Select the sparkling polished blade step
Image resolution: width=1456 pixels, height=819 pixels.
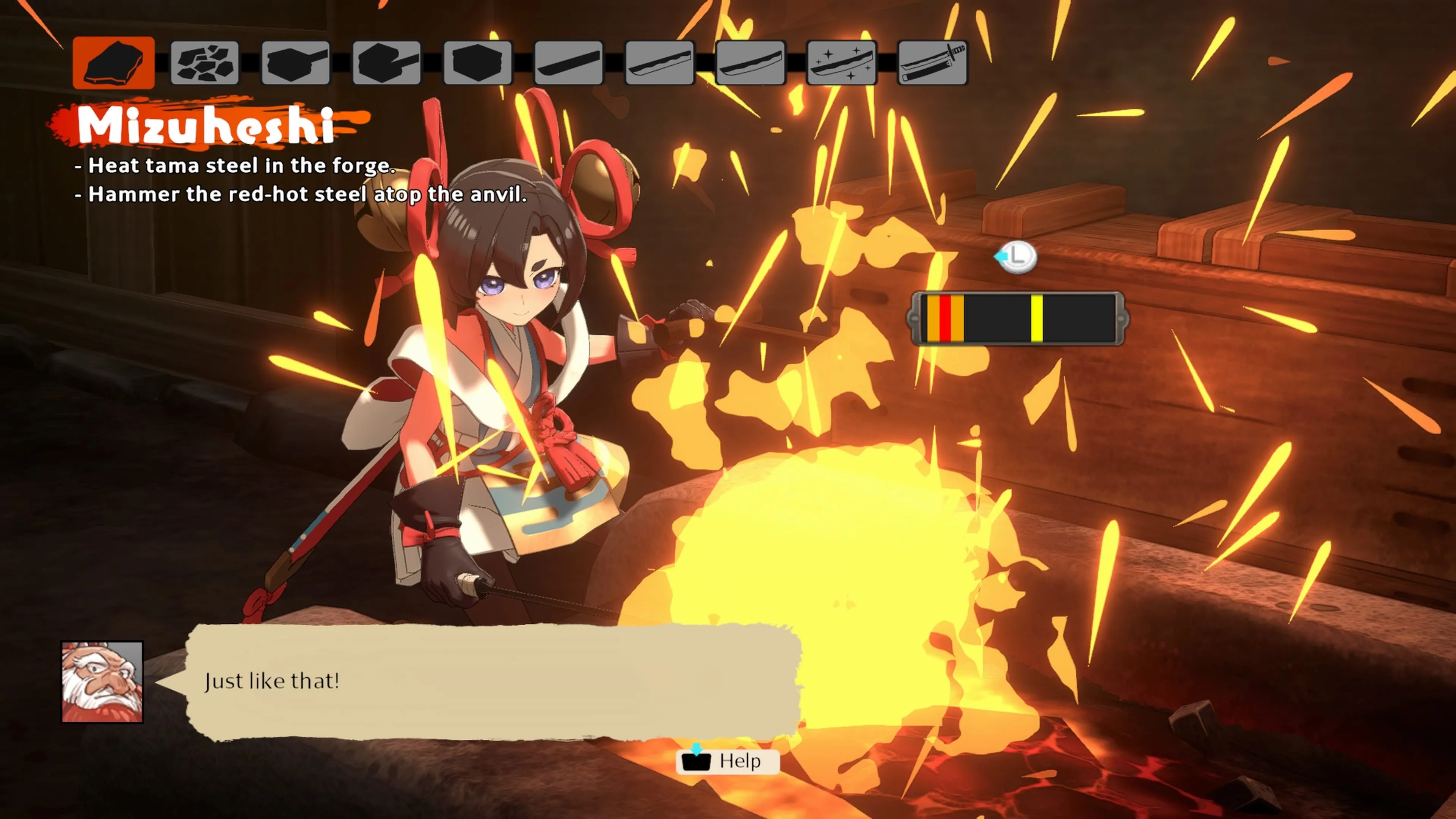tap(842, 62)
